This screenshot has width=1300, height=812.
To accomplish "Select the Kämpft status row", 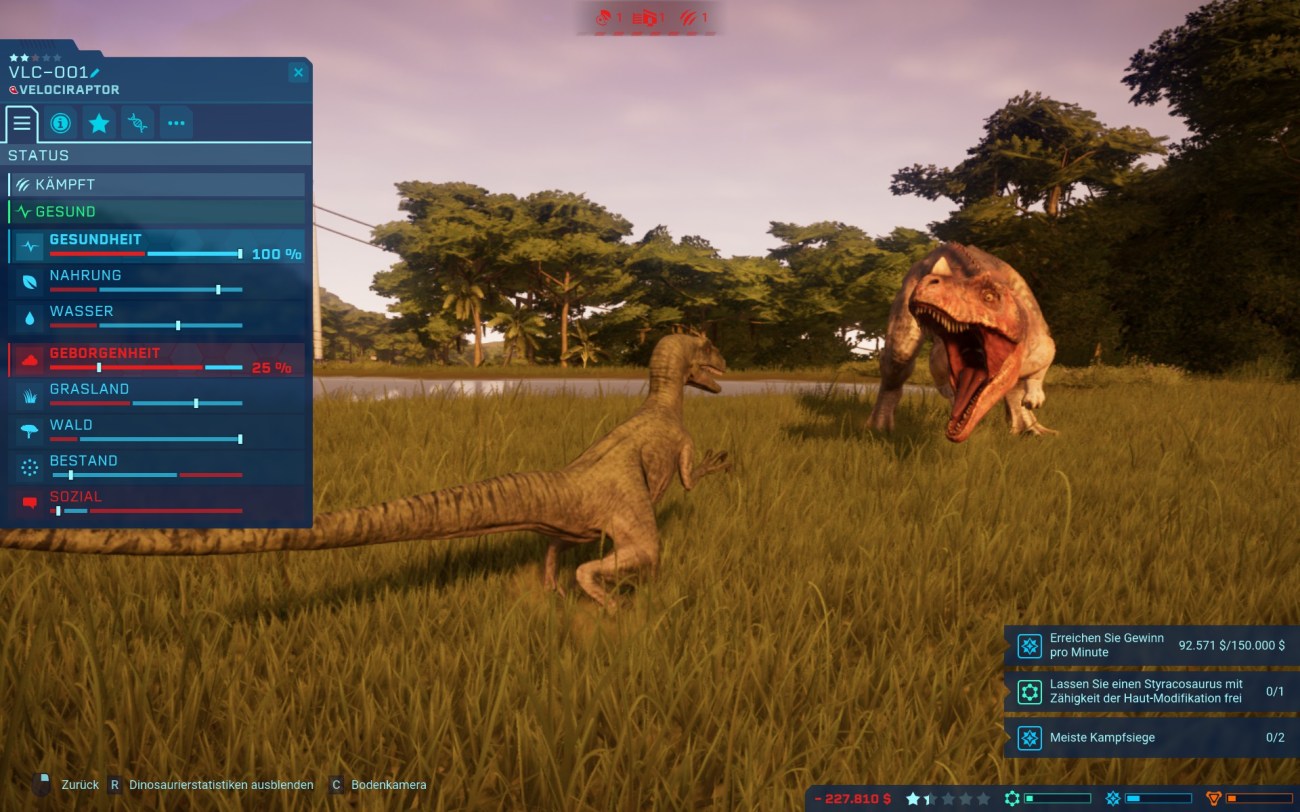I will pos(156,185).
